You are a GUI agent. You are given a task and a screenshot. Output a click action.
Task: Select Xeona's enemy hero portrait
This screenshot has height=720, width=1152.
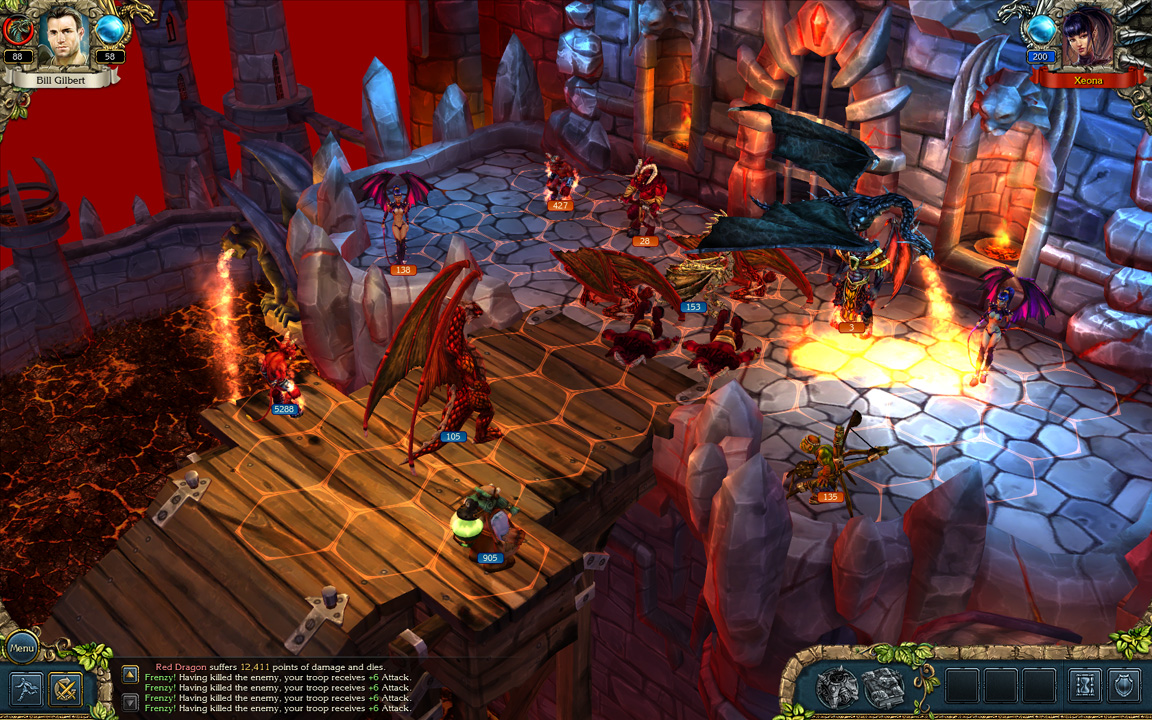1088,38
